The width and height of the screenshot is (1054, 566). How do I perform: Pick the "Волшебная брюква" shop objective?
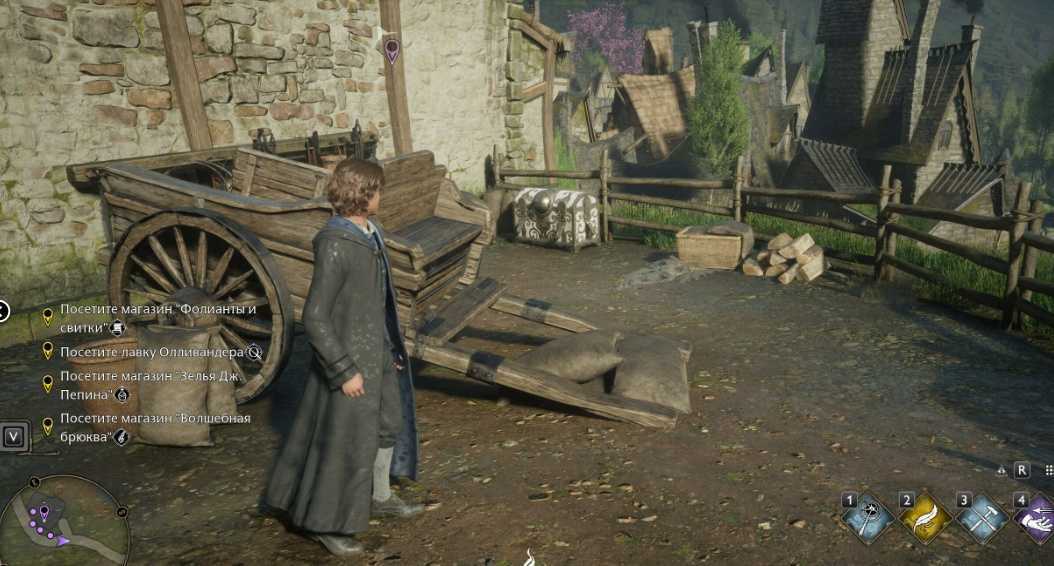[x=154, y=427]
